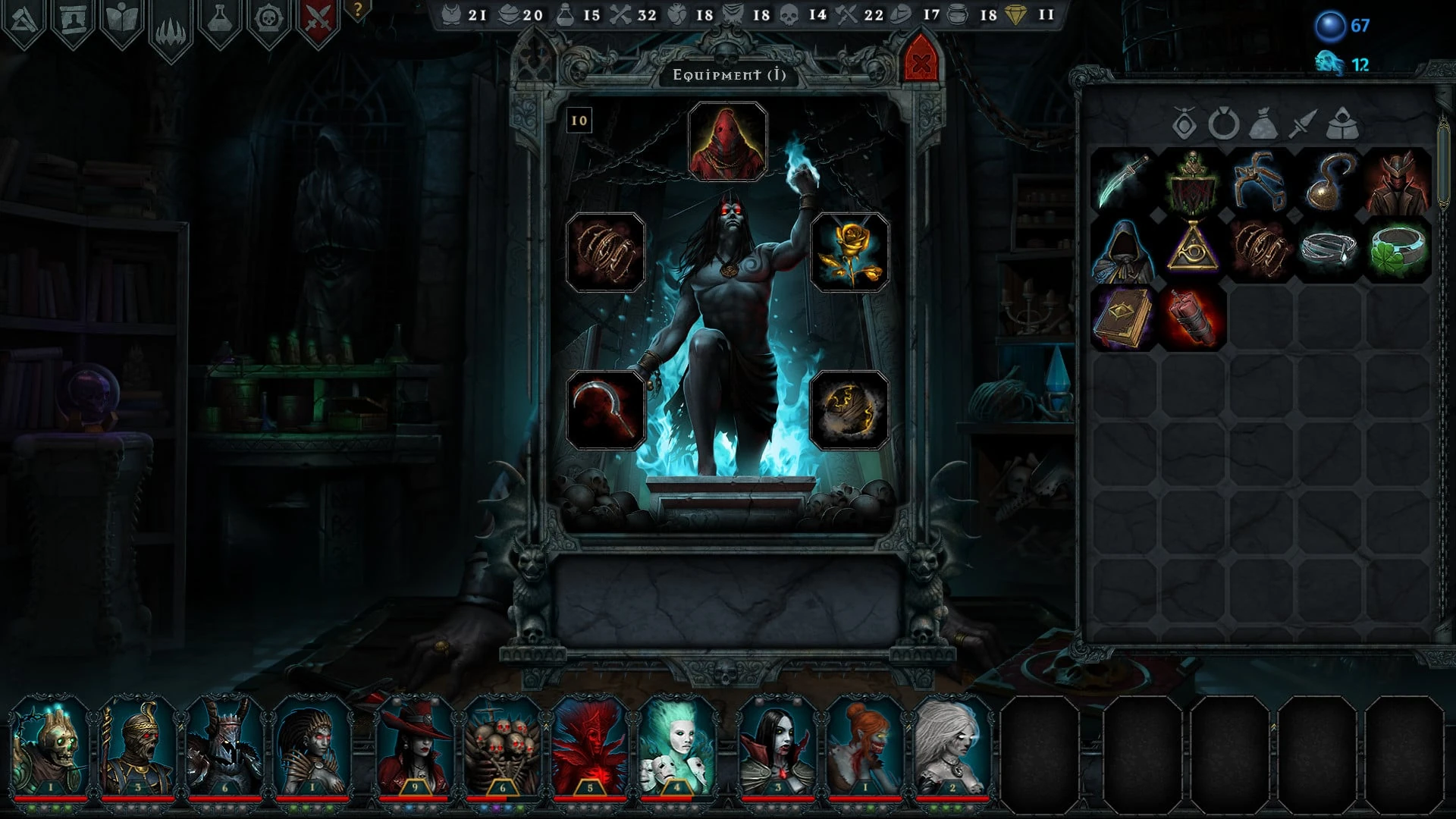This screenshot has width=1456, height=819.
Task: Filter inventory by rings
Action: point(1222,124)
